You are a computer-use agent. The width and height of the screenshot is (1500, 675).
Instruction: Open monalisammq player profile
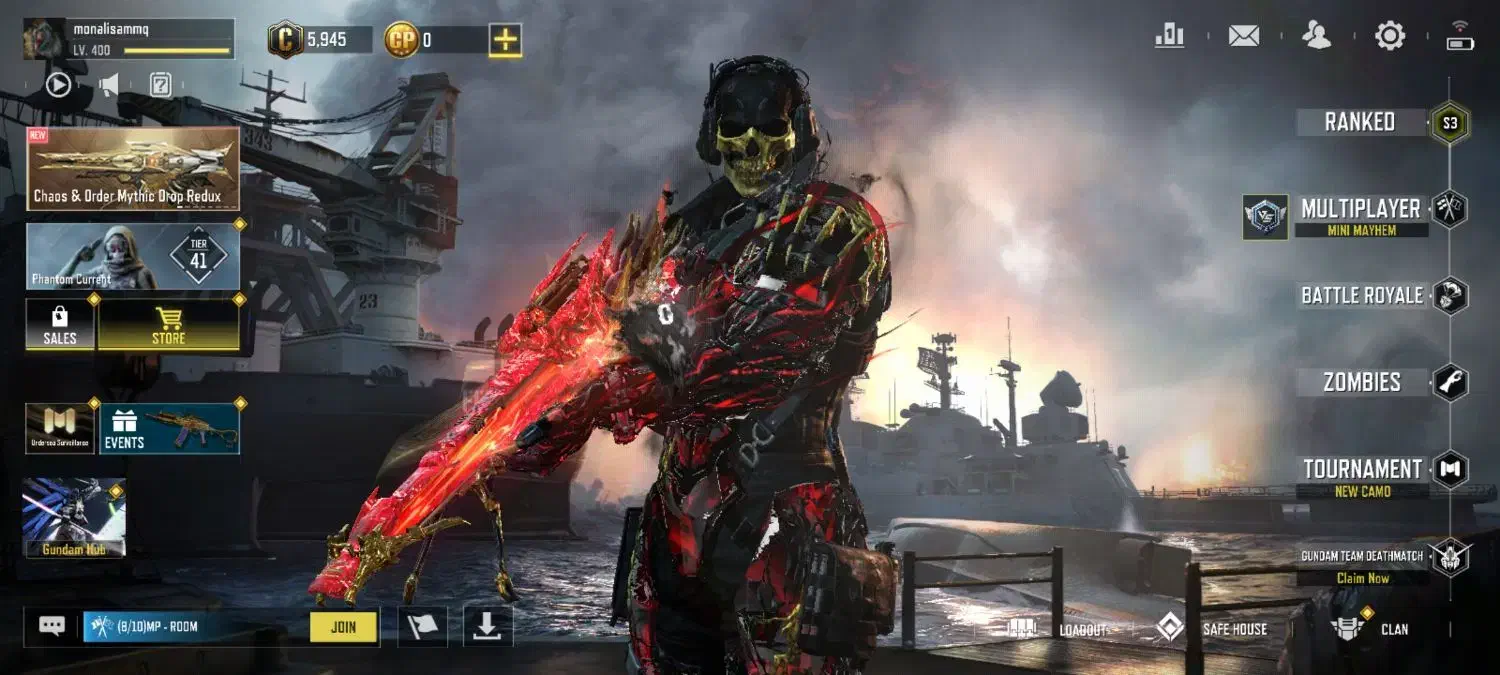[128, 38]
